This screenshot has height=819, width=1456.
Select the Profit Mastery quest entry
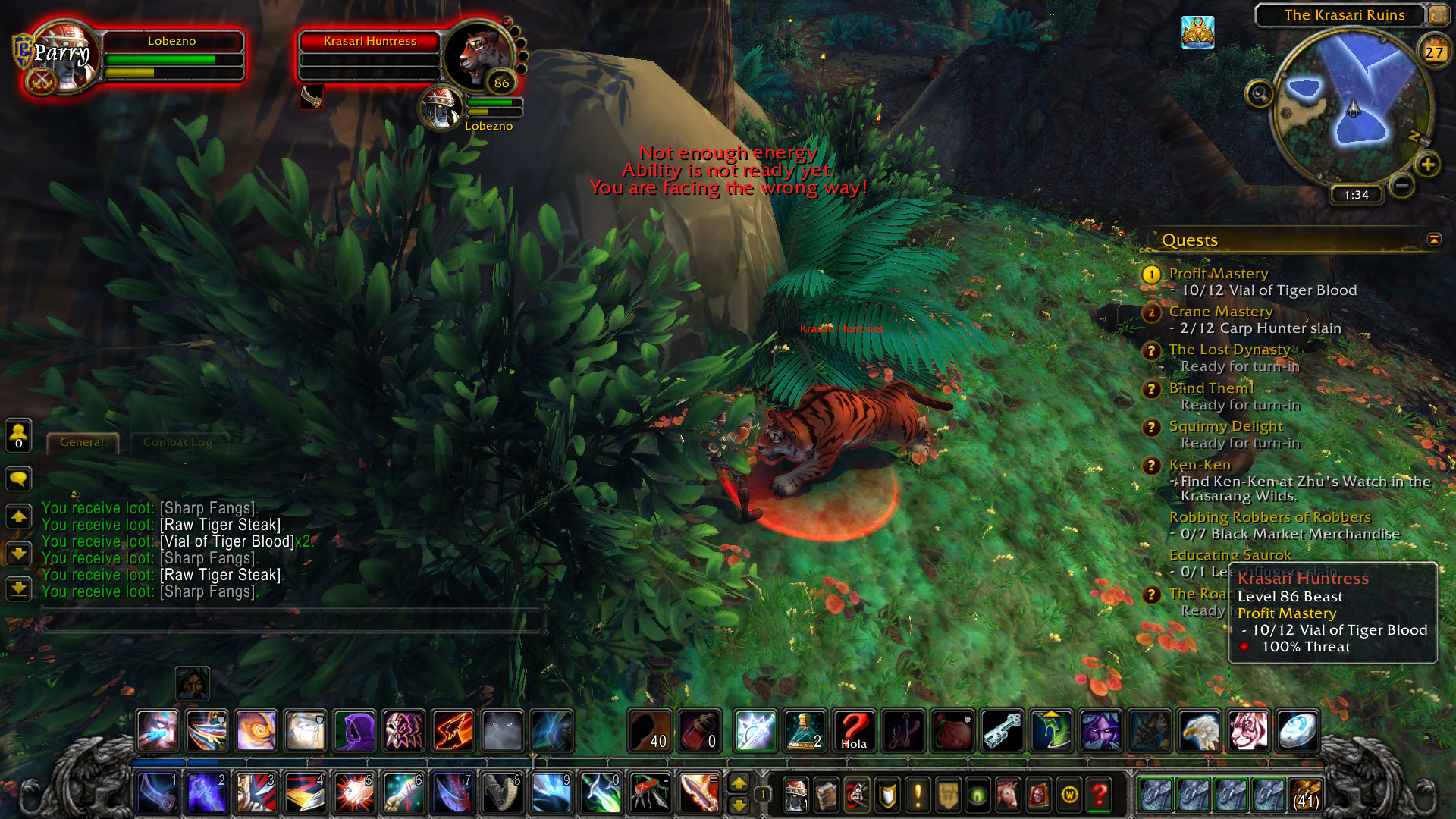click(1218, 274)
